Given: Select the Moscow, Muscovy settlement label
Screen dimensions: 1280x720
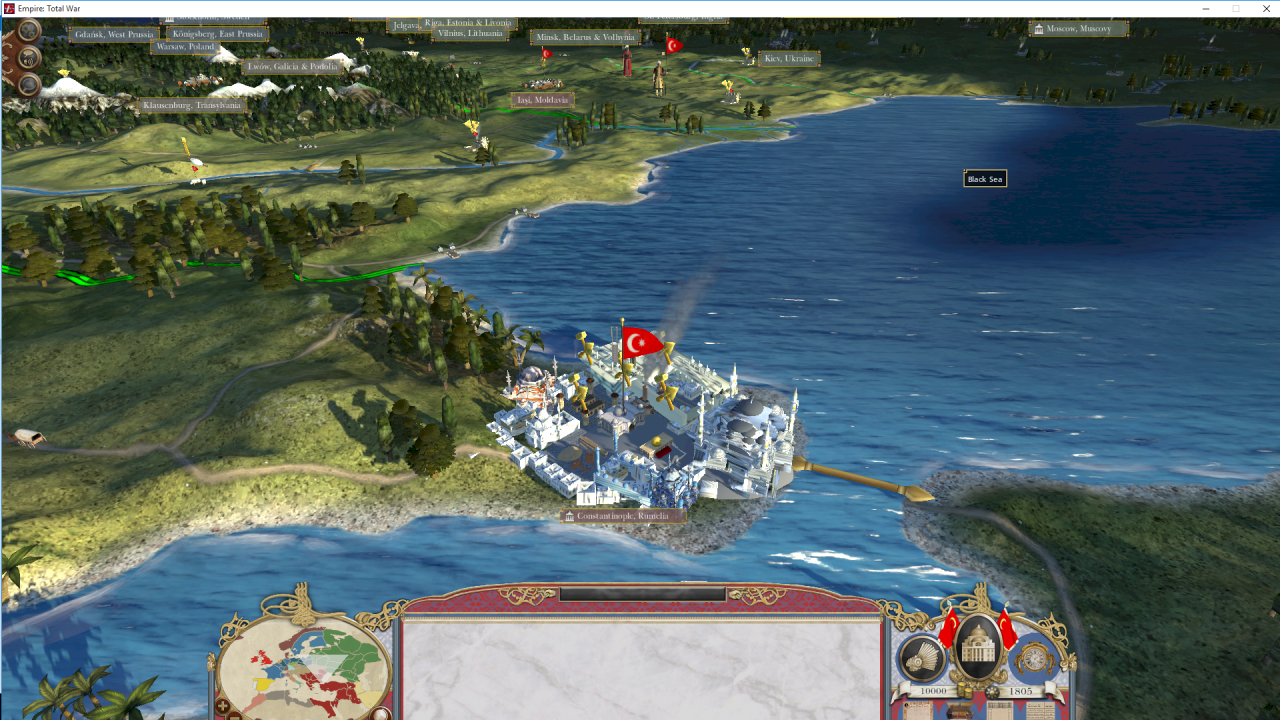Looking at the screenshot, I should [1078, 29].
